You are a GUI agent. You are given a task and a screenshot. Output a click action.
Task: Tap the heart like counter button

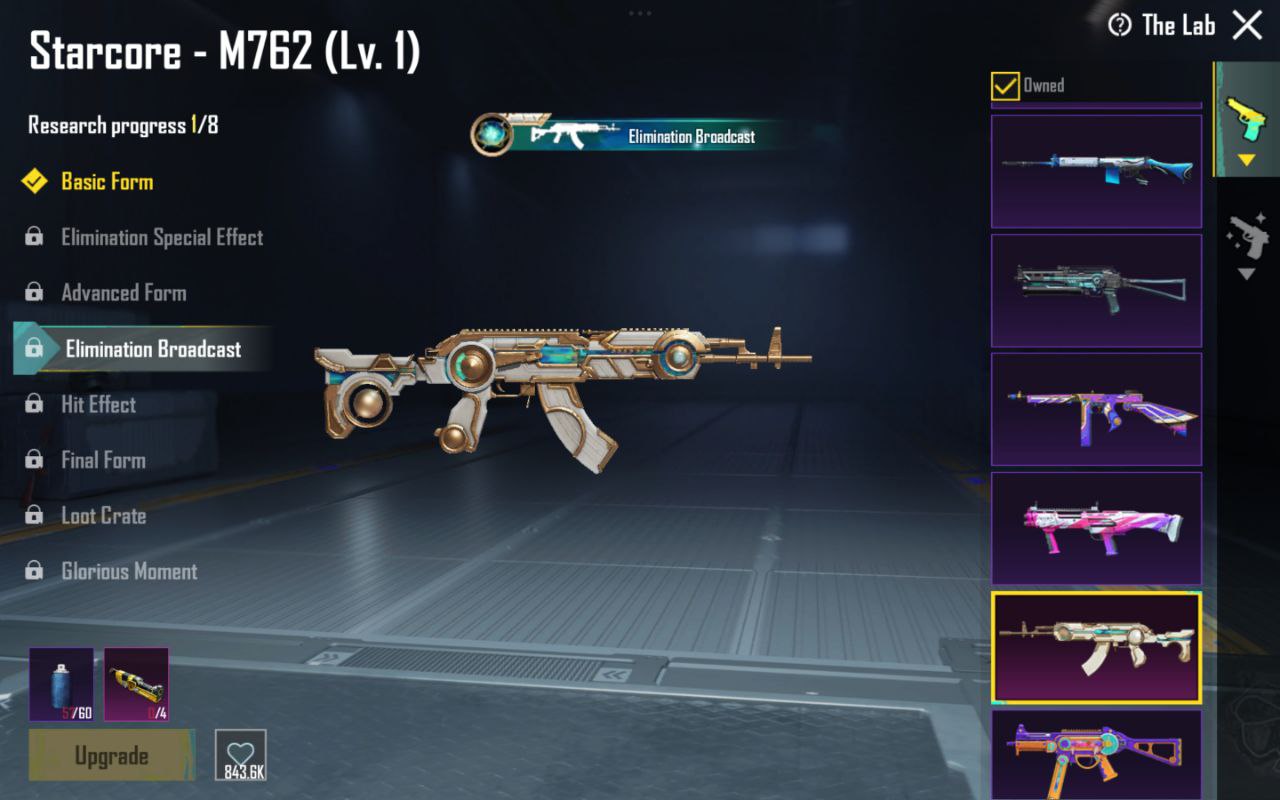point(241,755)
